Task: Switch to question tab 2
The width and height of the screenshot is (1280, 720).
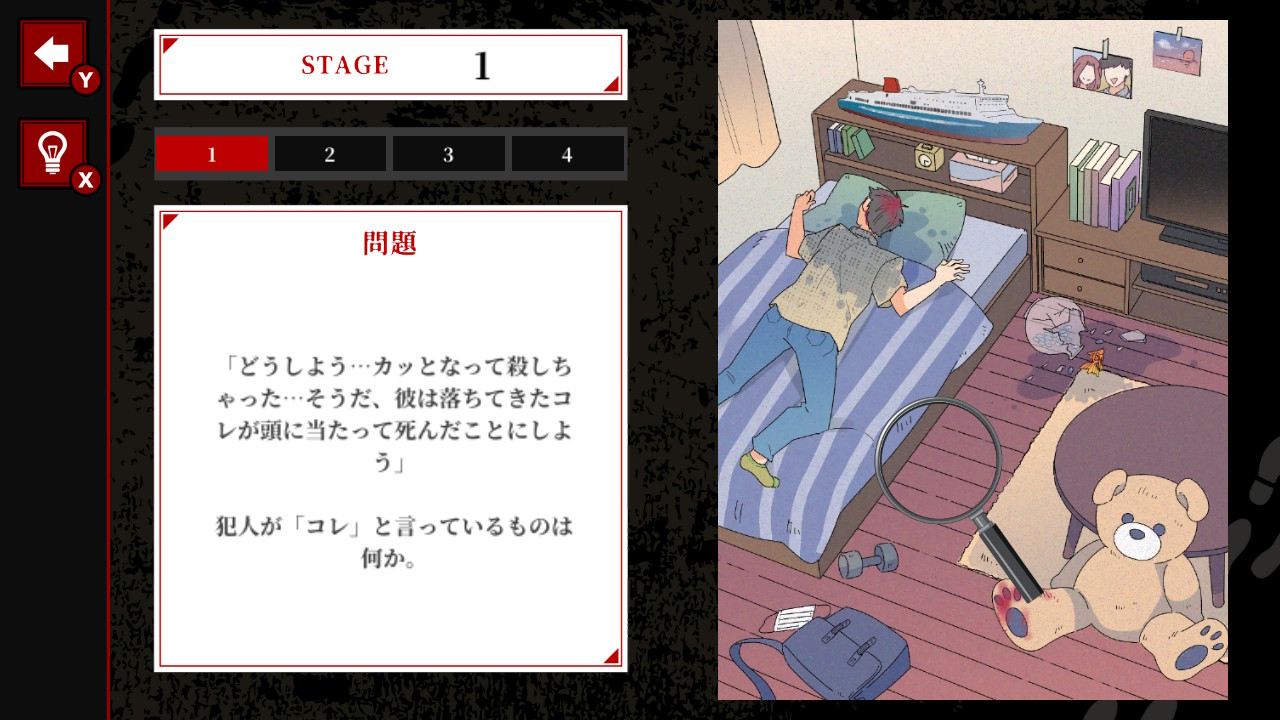Action: [330, 153]
